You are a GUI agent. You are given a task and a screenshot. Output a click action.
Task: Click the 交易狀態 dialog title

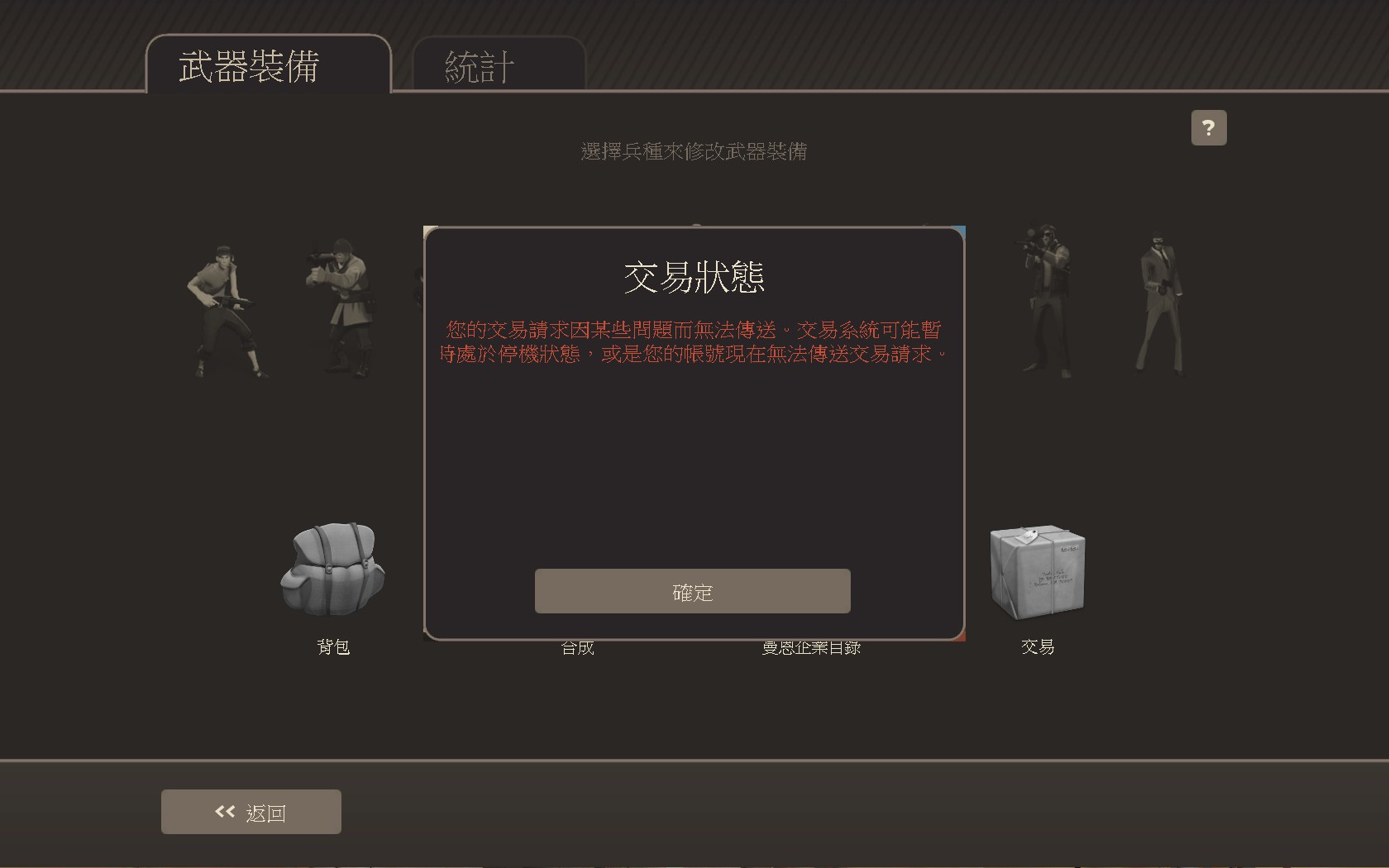point(693,279)
